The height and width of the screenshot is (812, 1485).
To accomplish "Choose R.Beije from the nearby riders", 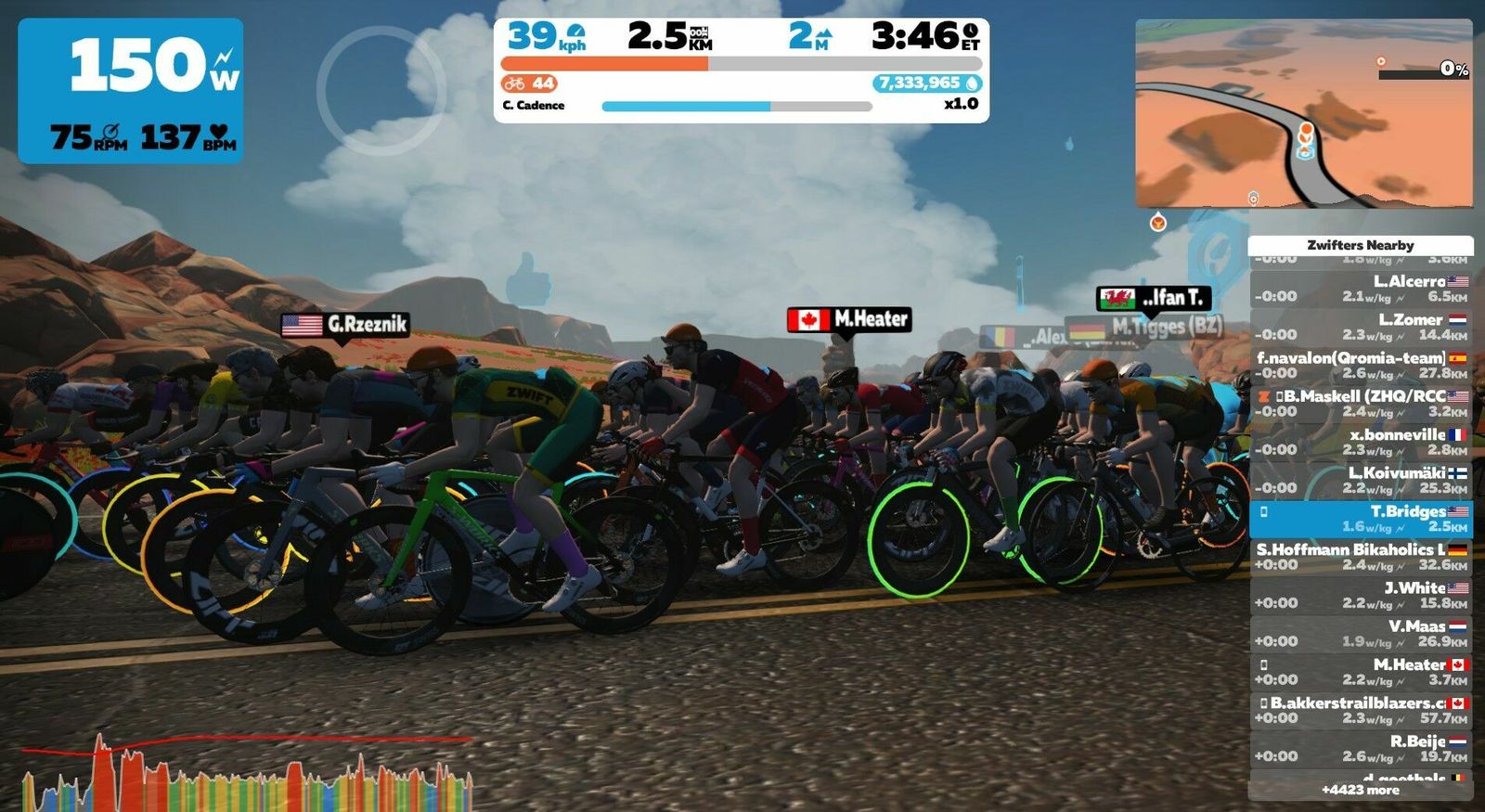I will (x=1361, y=748).
